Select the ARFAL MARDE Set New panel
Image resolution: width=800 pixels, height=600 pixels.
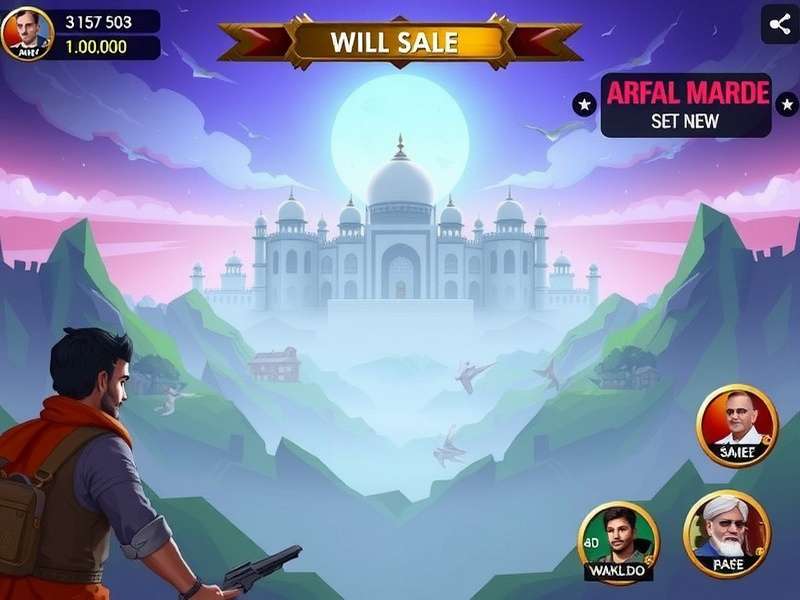686,105
